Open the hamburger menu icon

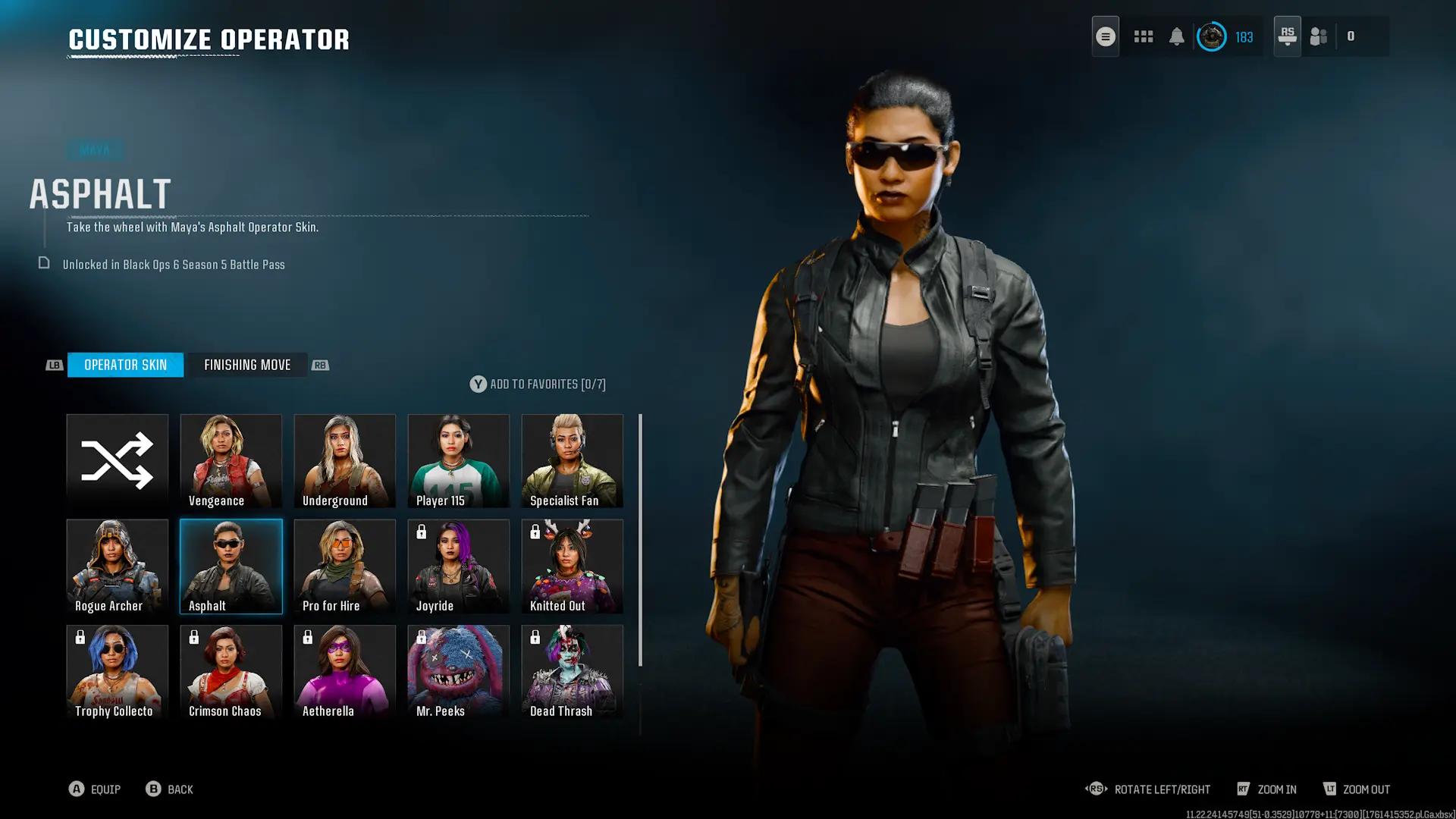coord(1106,36)
